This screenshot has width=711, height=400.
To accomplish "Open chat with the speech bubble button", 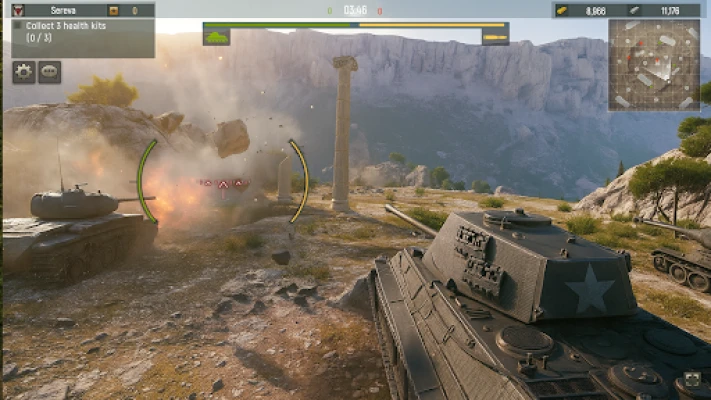I will [x=50, y=72].
